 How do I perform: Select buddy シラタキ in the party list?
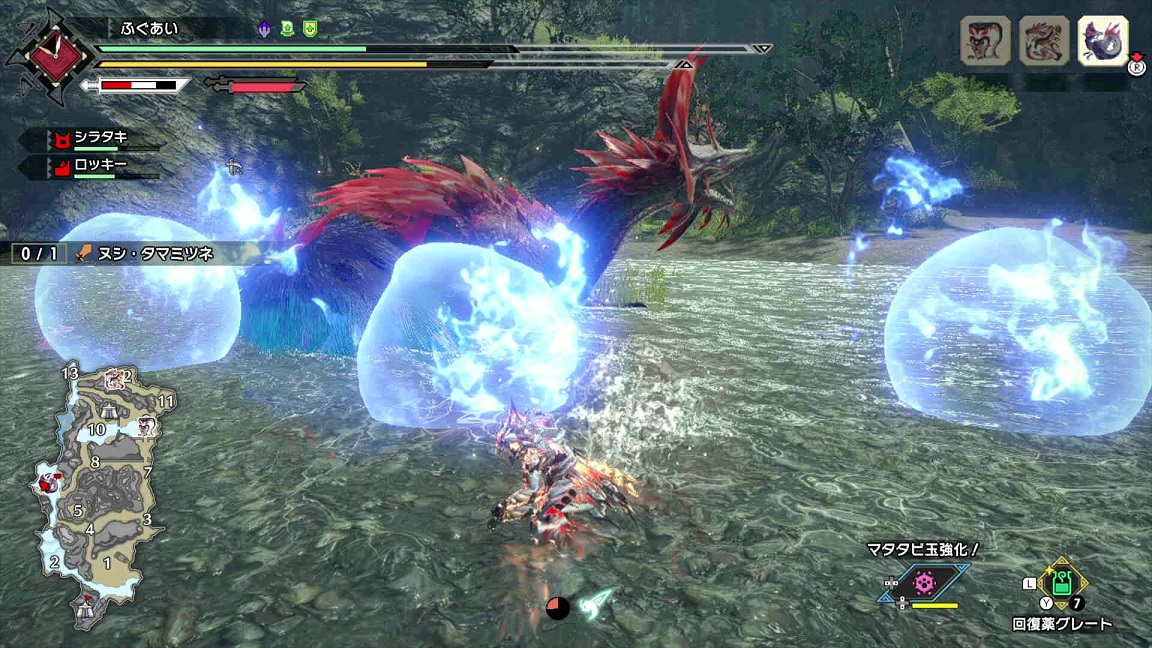[100, 139]
